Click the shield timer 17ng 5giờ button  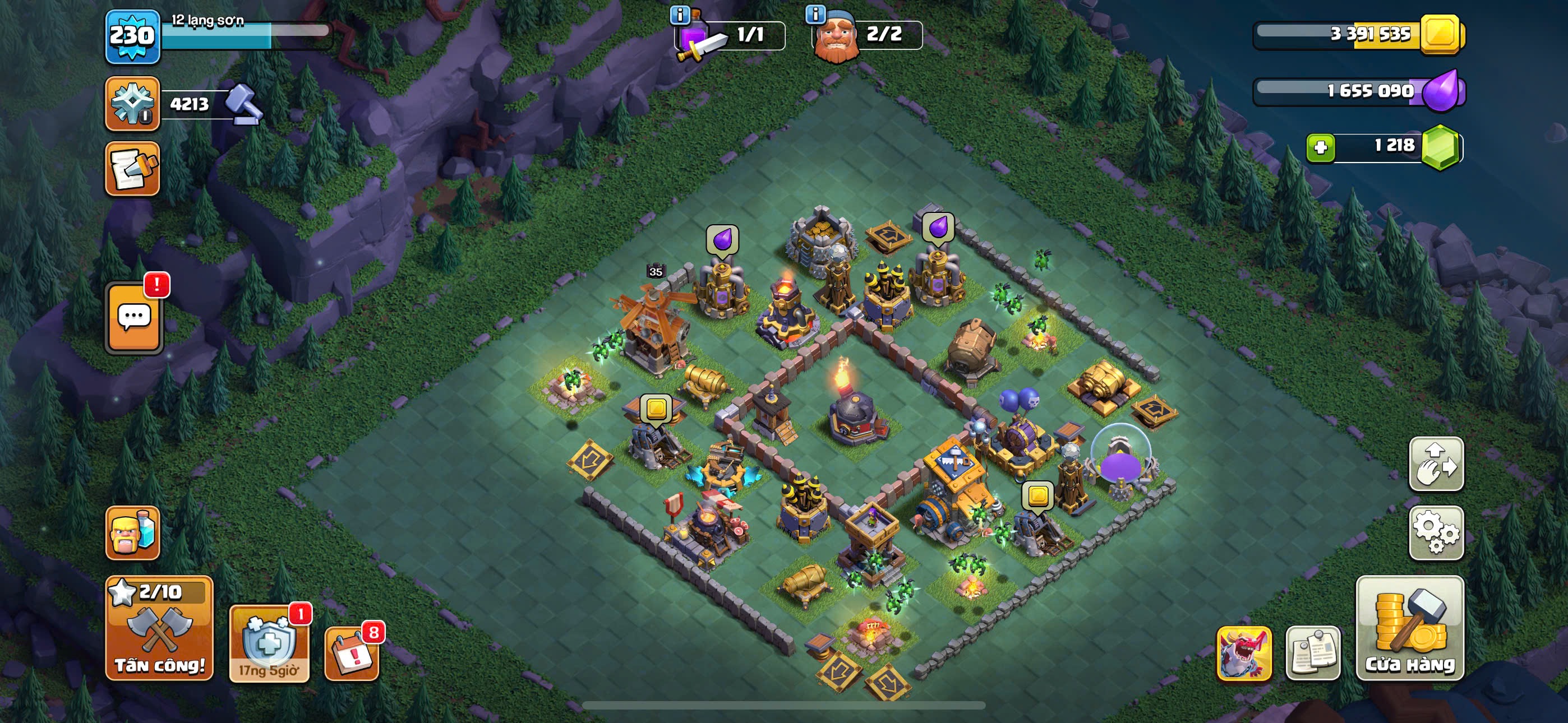269,644
